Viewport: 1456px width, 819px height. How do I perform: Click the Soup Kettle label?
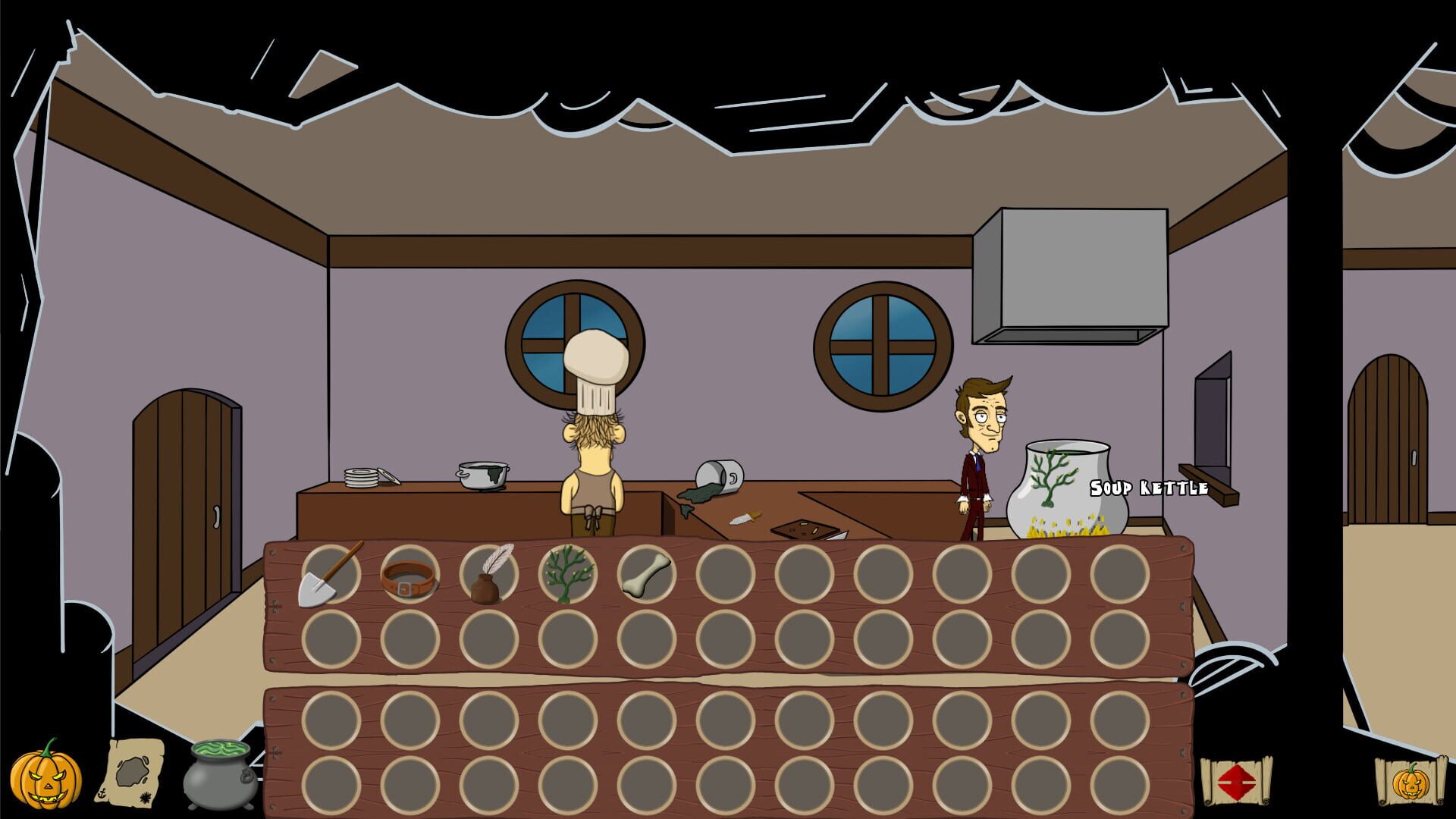point(1148,488)
